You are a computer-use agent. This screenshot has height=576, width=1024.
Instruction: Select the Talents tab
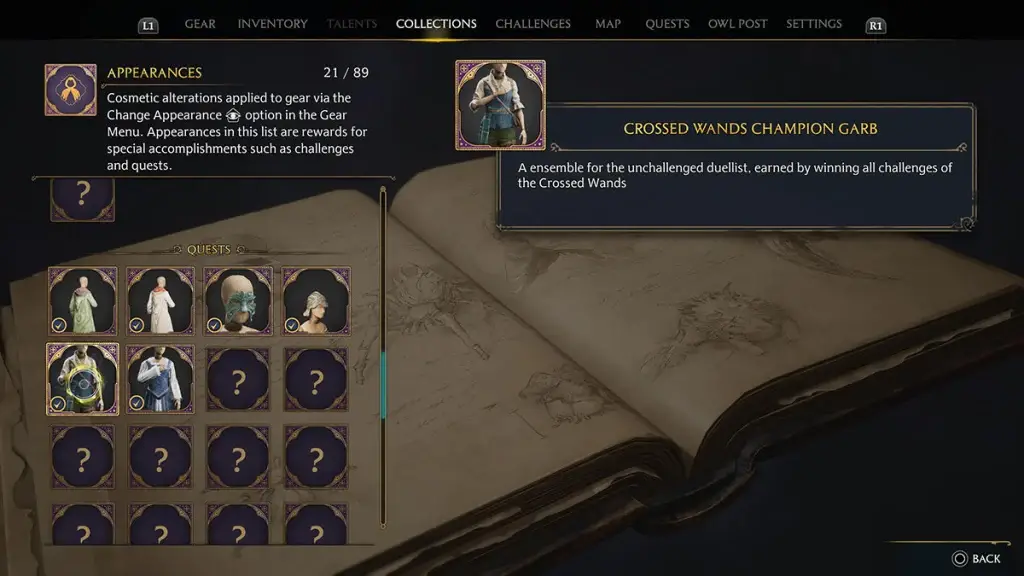click(x=352, y=24)
